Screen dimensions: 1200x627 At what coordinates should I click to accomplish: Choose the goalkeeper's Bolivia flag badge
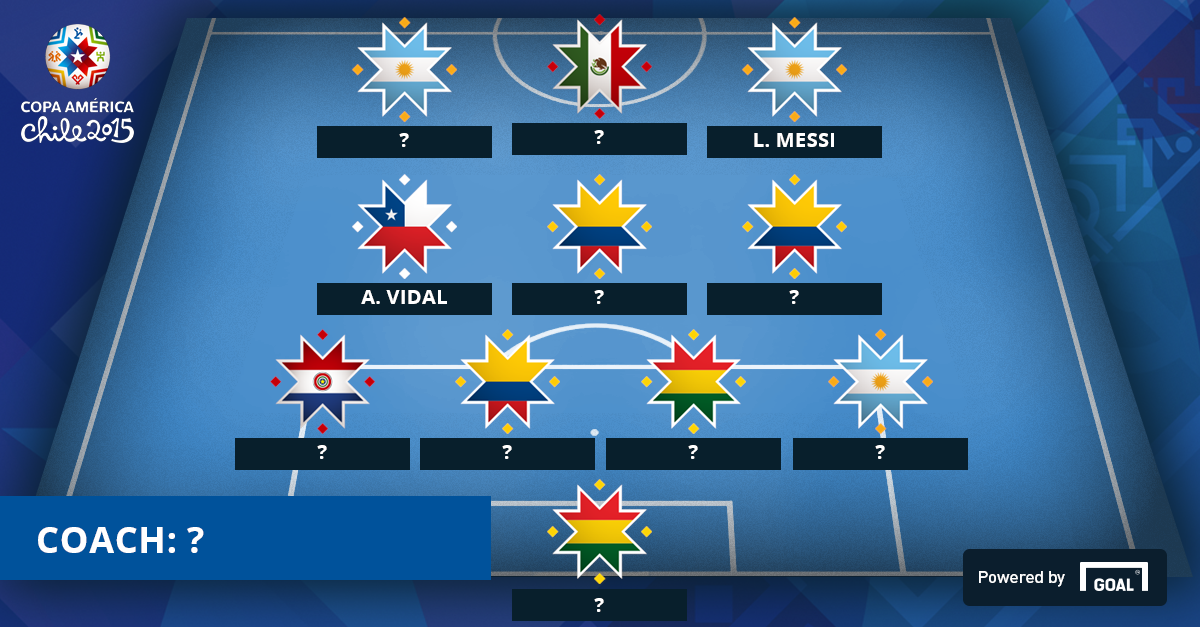coord(599,531)
